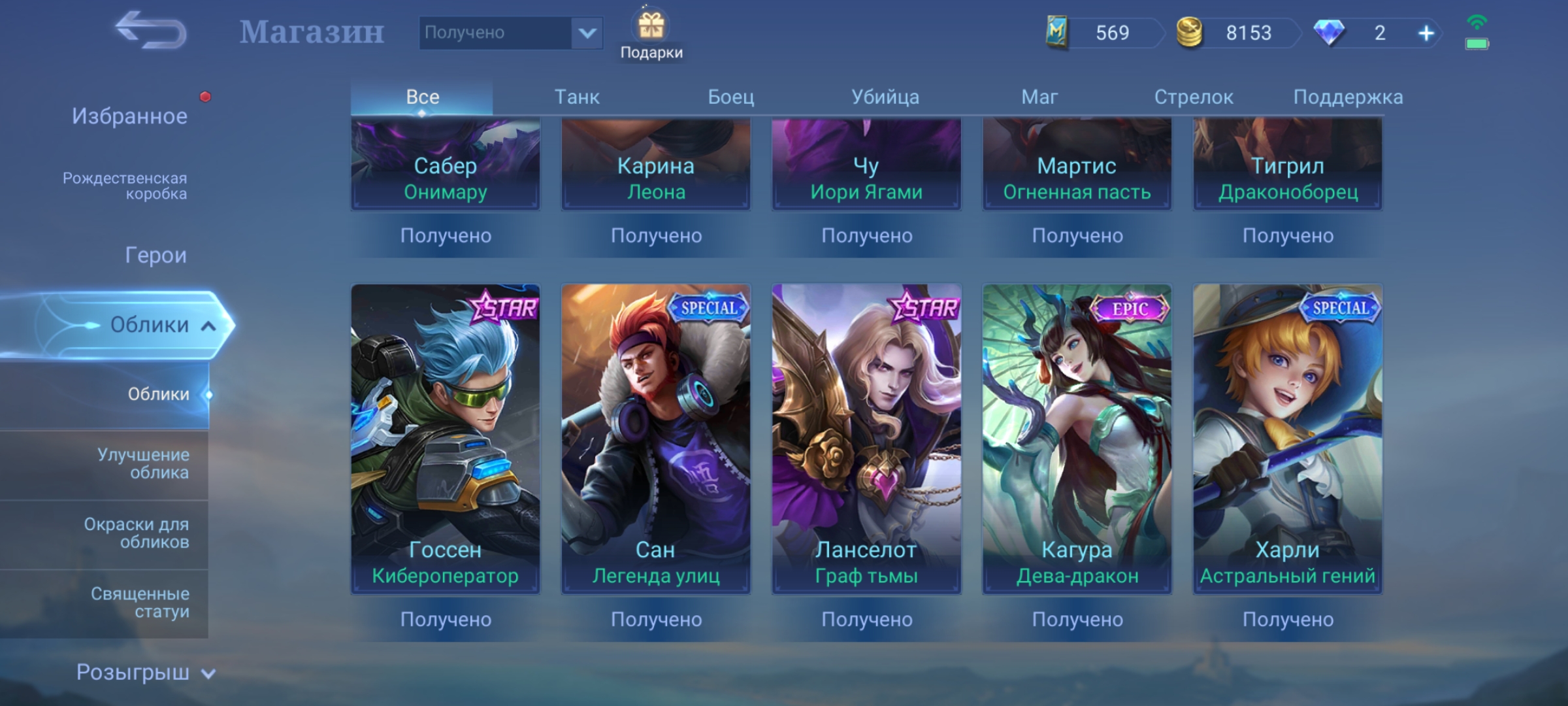Choose the Кагура Дева-дракон epic skin
This screenshot has width=1568, height=706.
1077,438
